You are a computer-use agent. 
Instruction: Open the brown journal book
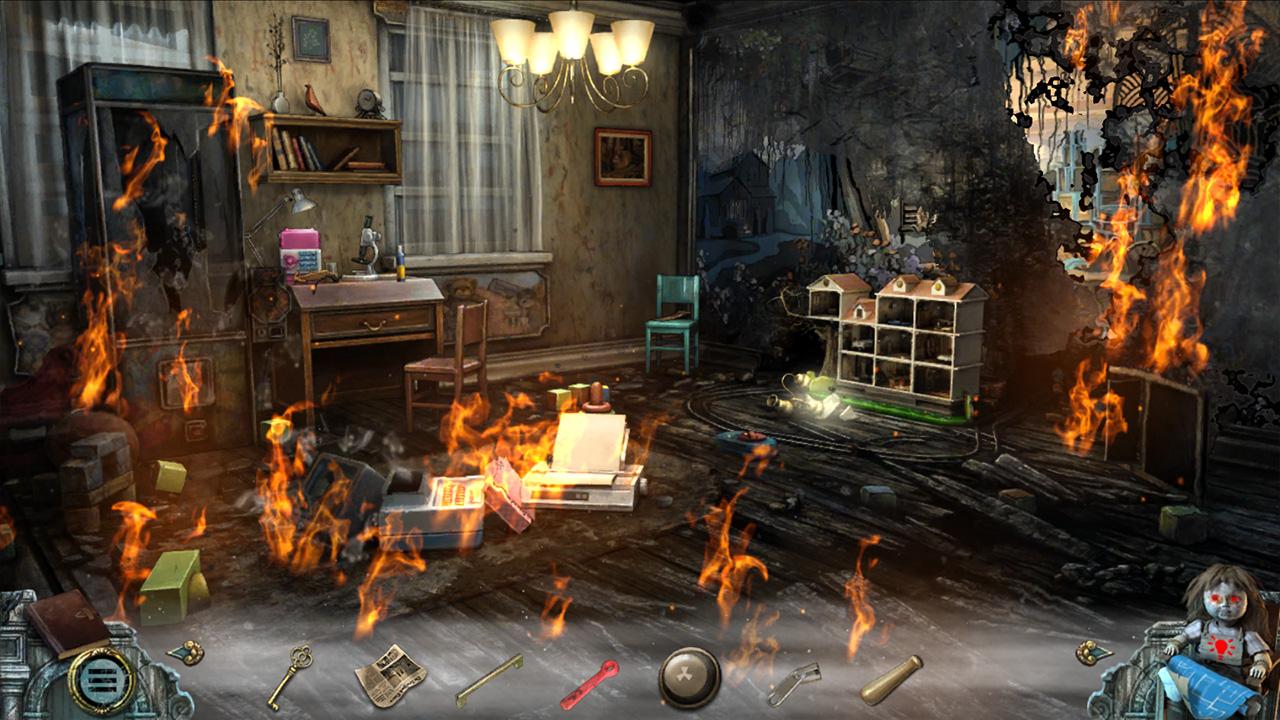tap(66, 622)
